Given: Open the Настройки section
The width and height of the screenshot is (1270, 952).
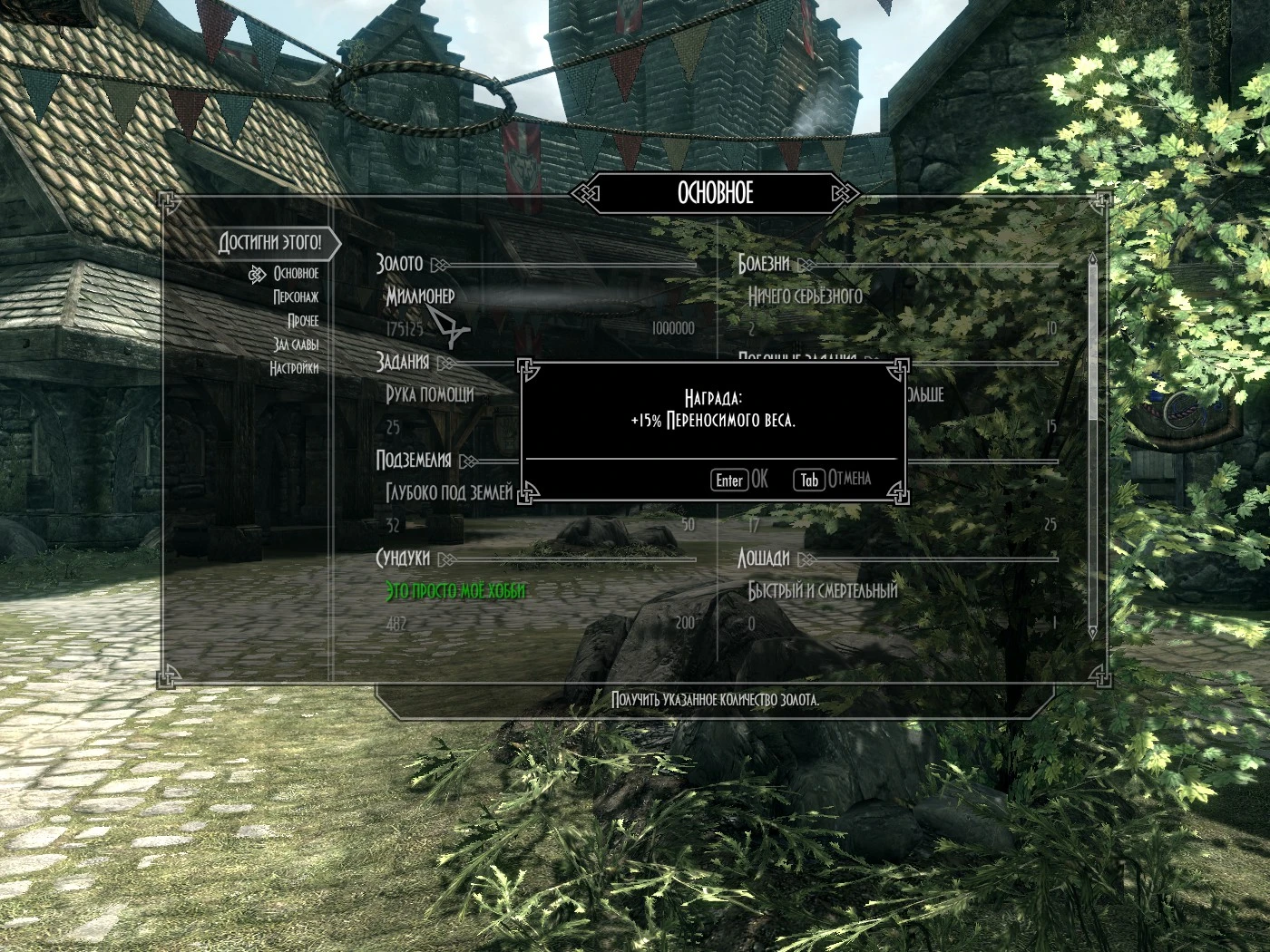Looking at the screenshot, I should pos(294,368).
